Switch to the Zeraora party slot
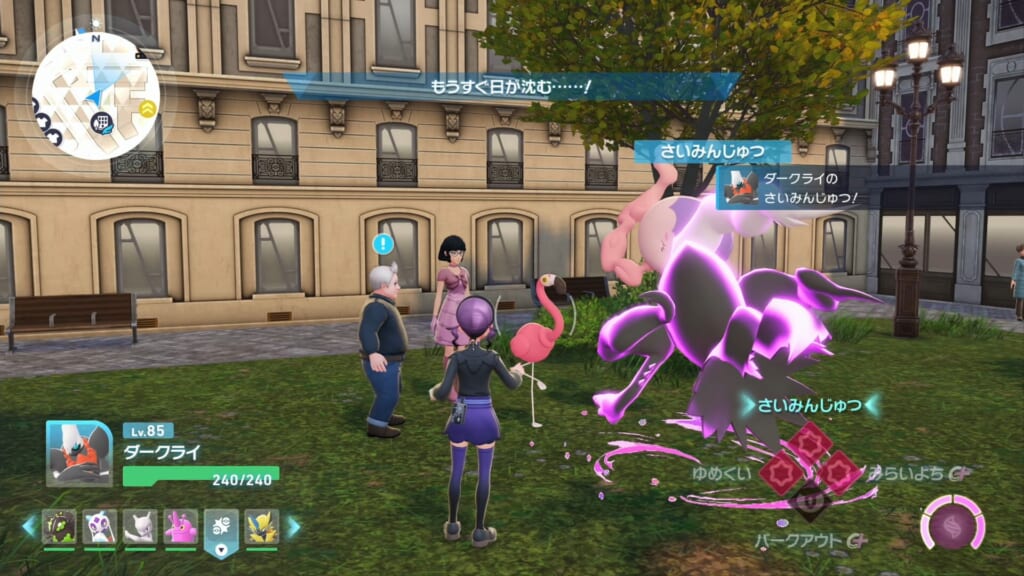 pos(262,526)
